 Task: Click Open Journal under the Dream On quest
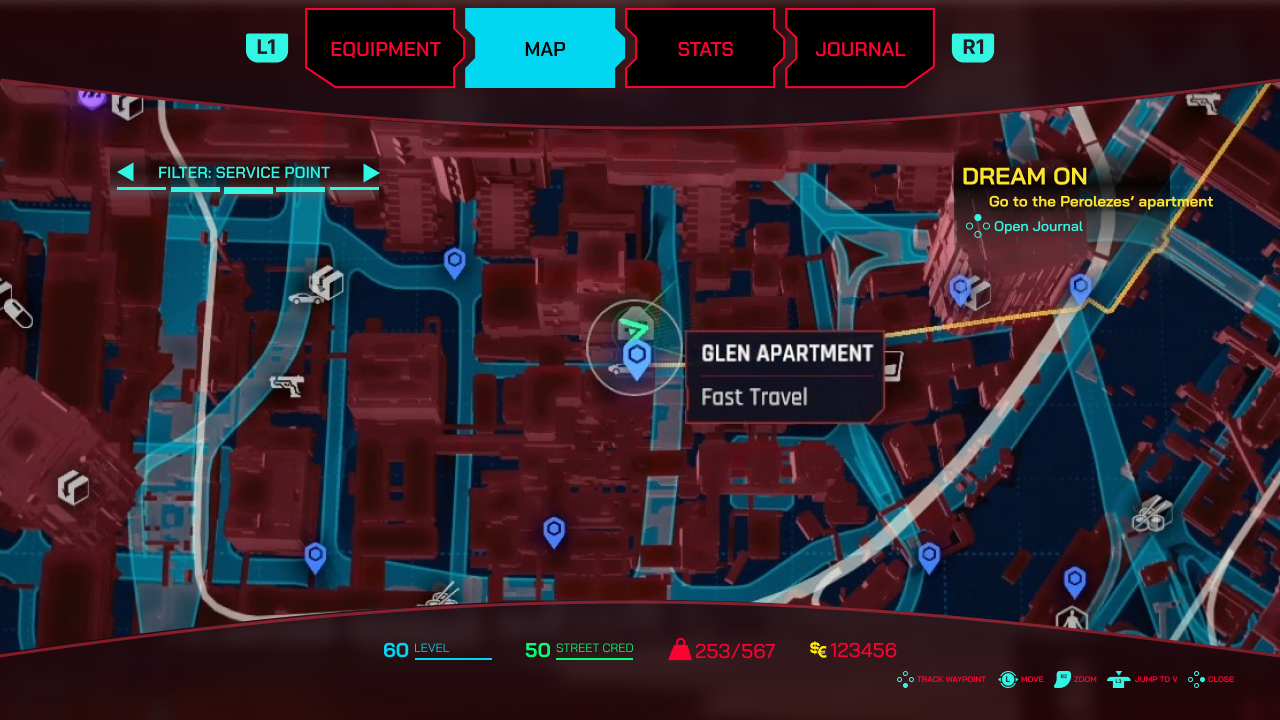tap(1037, 226)
